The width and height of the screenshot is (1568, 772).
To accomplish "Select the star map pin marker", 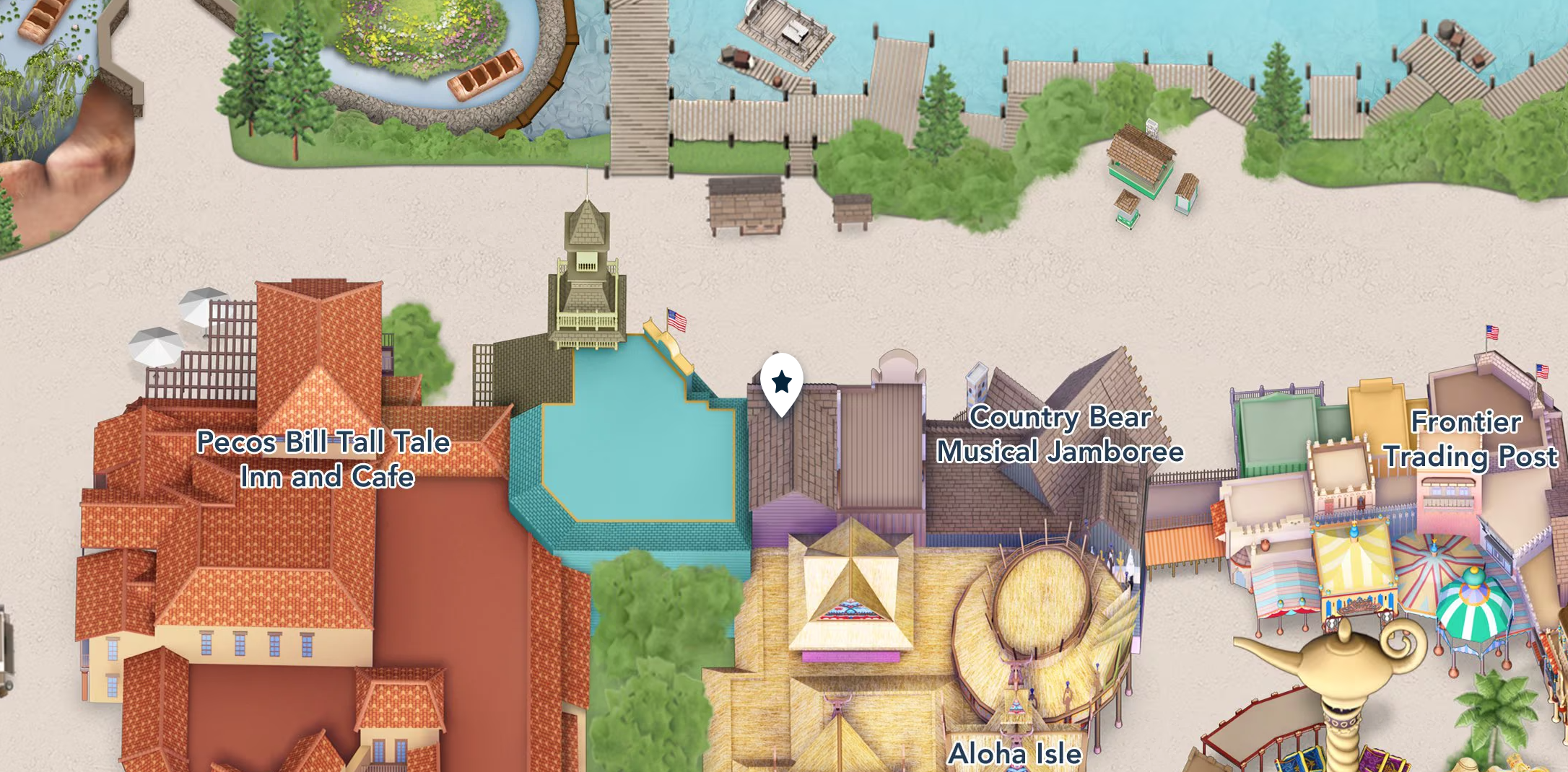I will pyautogui.click(x=781, y=382).
